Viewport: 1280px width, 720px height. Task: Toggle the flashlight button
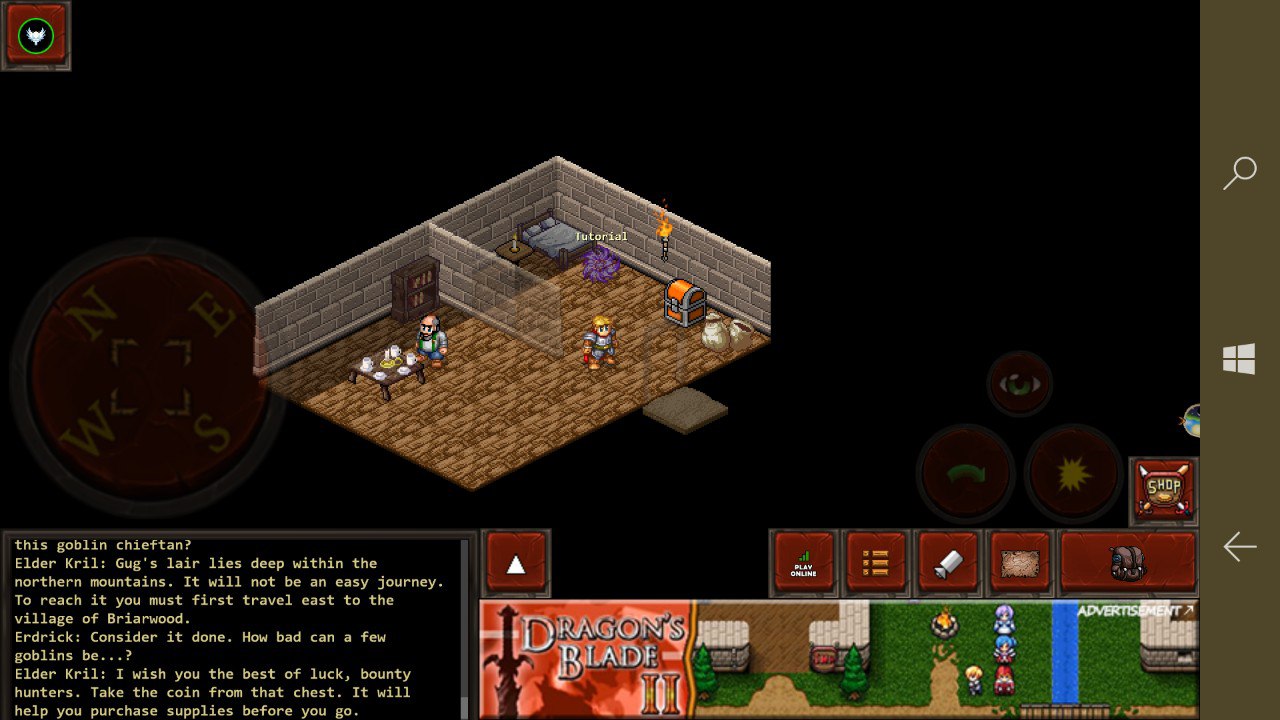[948, 564]
